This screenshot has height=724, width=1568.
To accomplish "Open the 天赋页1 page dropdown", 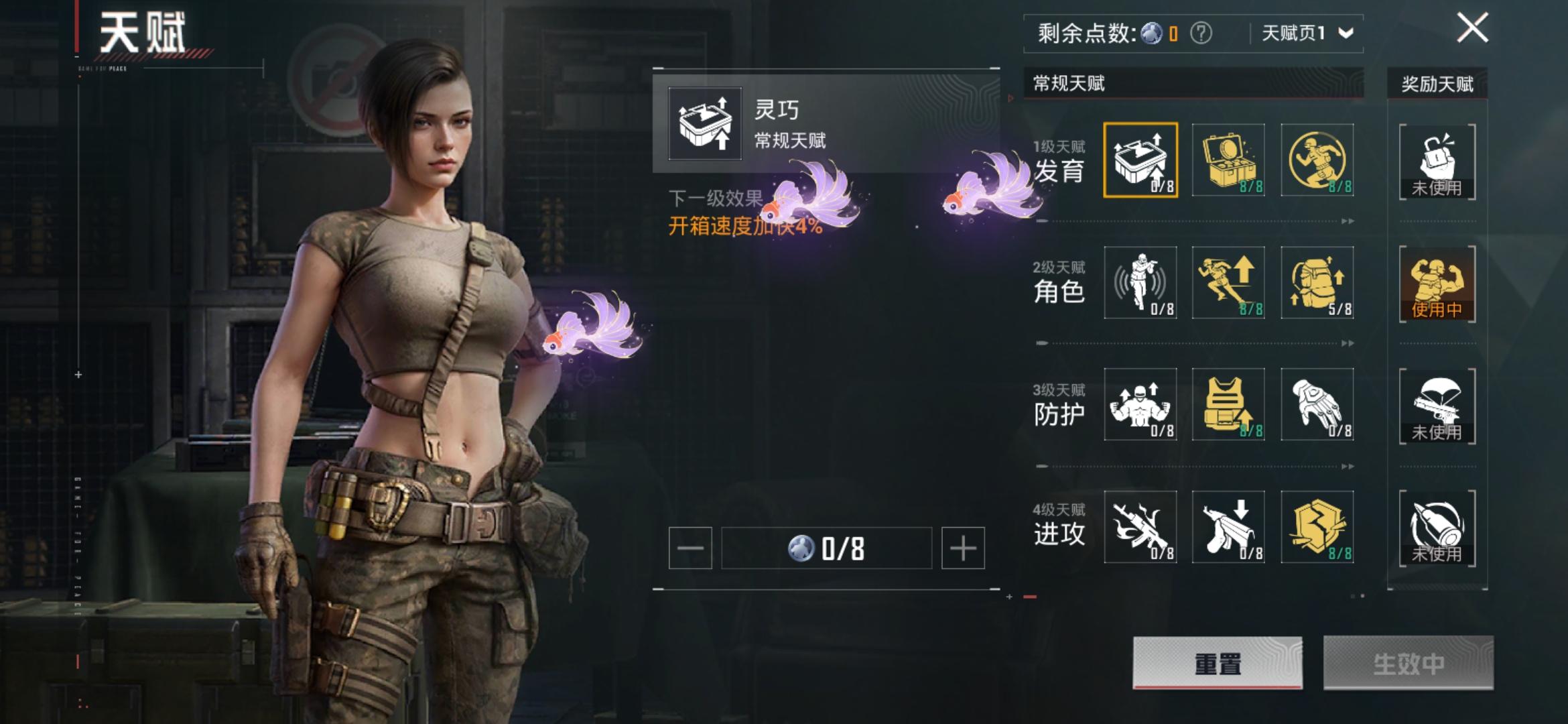I will click(1307, 33).
